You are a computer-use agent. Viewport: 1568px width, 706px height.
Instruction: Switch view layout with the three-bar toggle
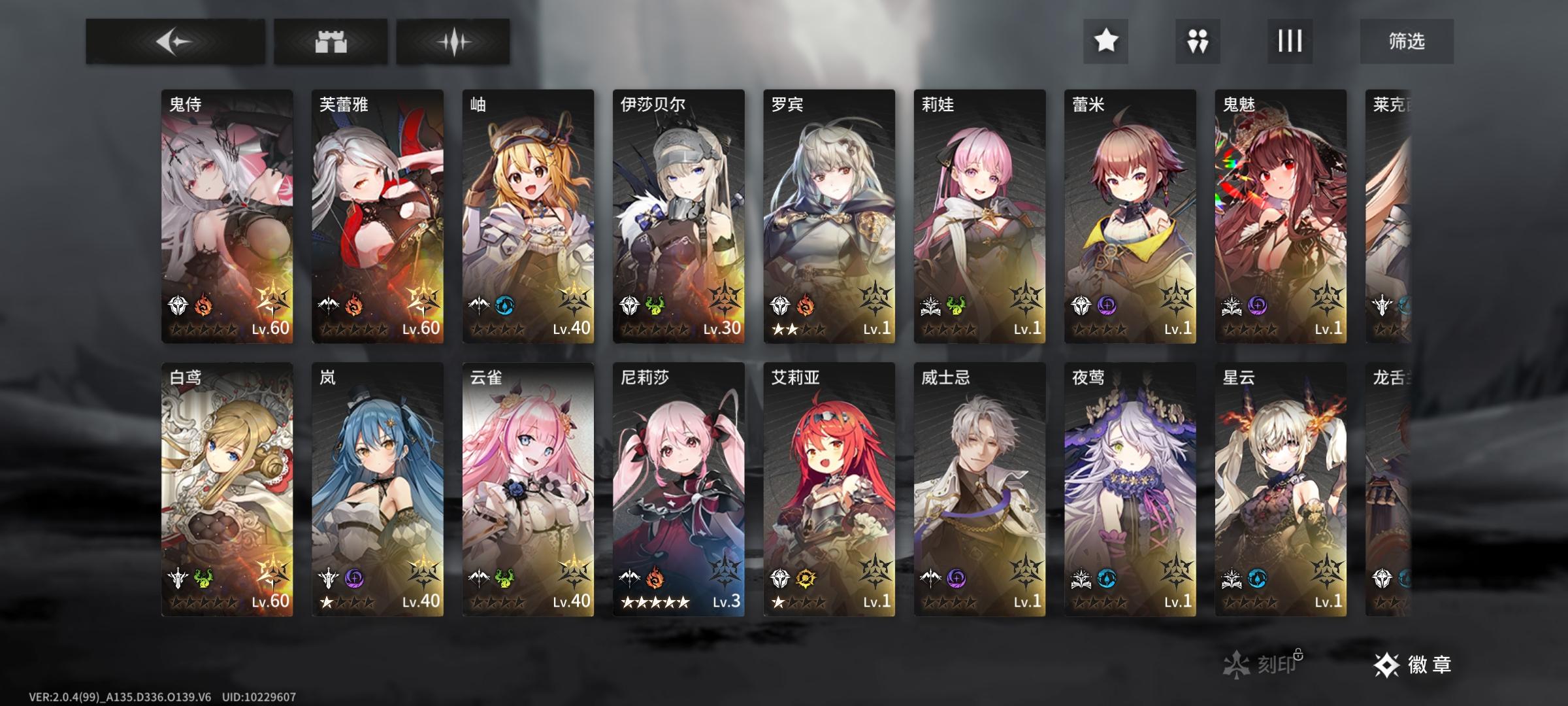click(x=1289, y=41)
